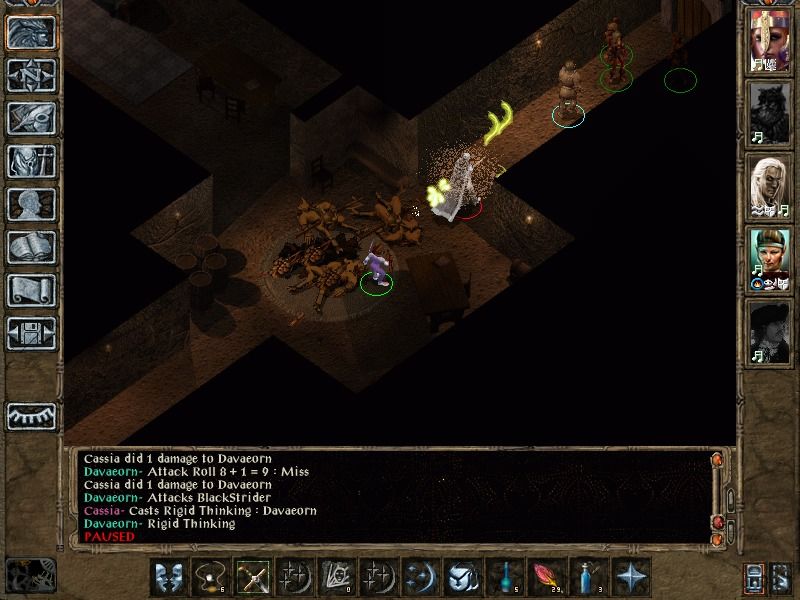The width and height of the screenshot is (800, 600).
Task: Toggle rest with the closed-eye button
Action: click(x=30, y=415)
